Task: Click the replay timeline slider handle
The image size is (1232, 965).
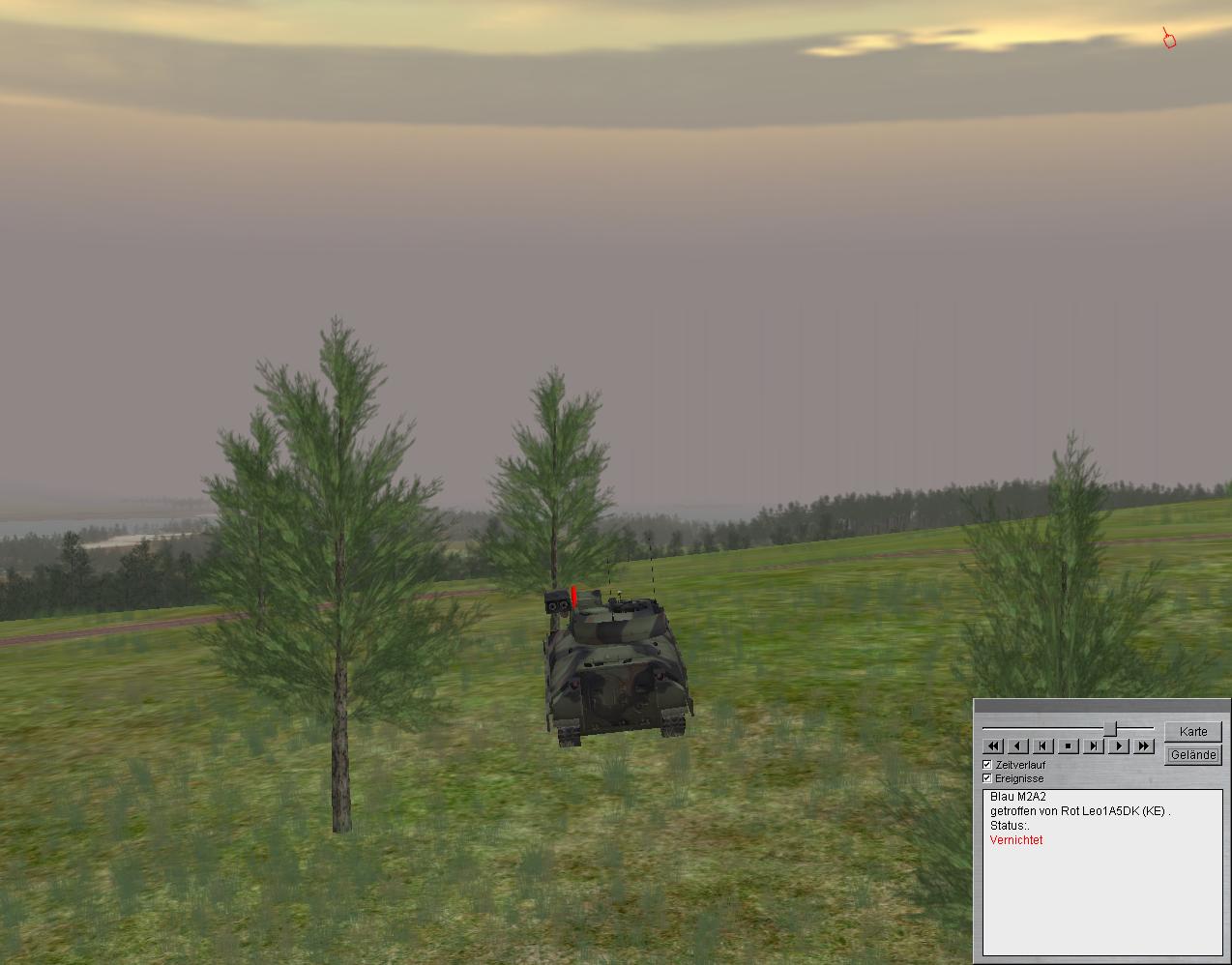Action: pyautogui.click(x=1111, y=728)
